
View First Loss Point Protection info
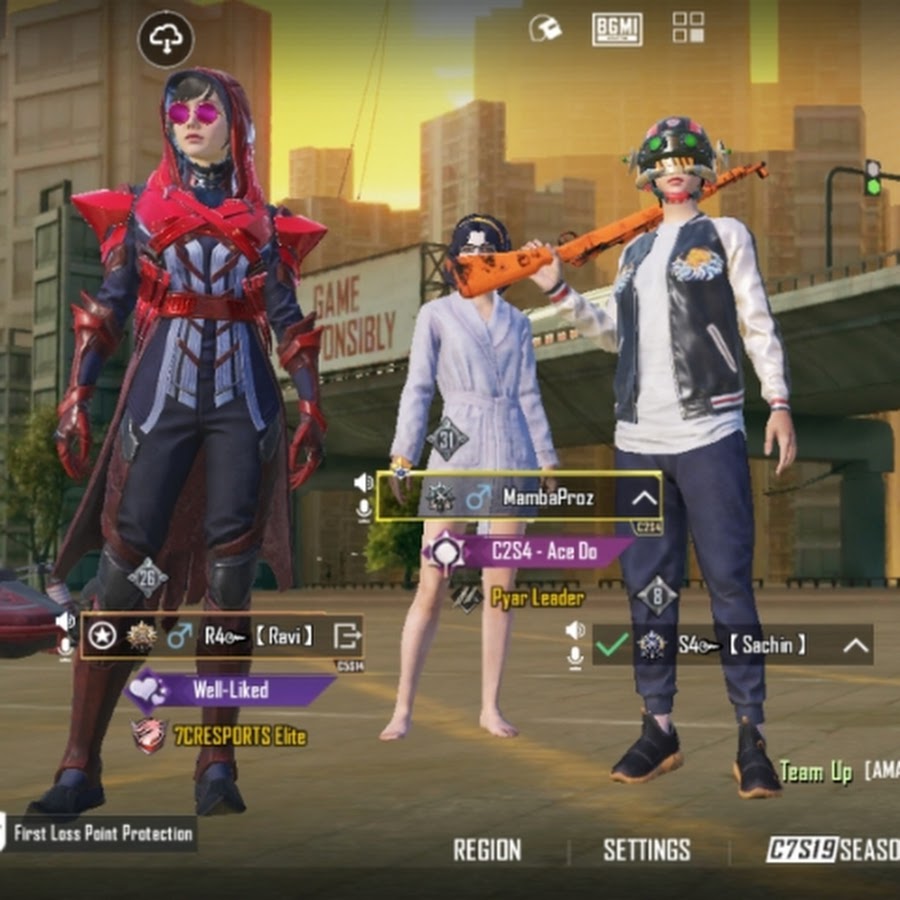tap(102, 833)
